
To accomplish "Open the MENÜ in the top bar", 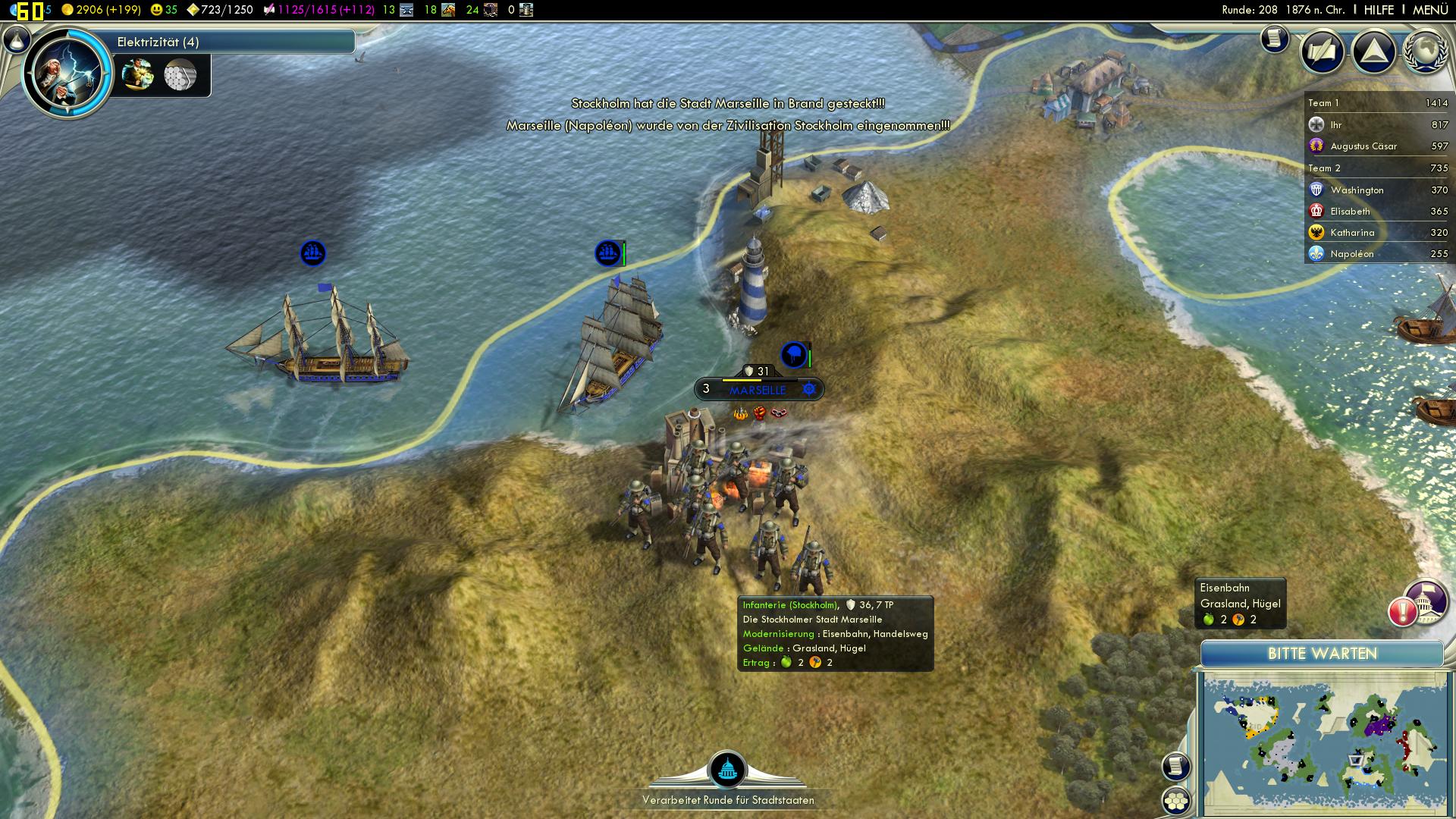I will coord(1430,10).
